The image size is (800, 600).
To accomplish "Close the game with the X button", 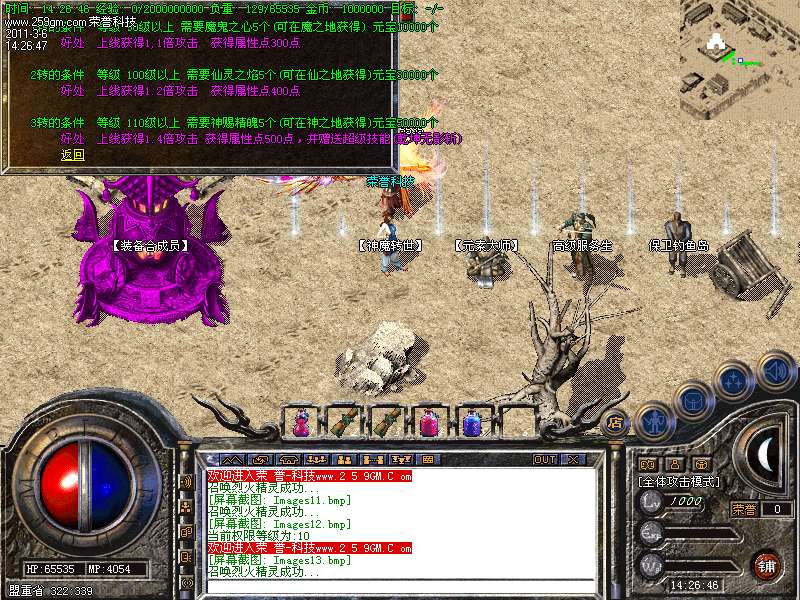I will (x=573, y=460).
